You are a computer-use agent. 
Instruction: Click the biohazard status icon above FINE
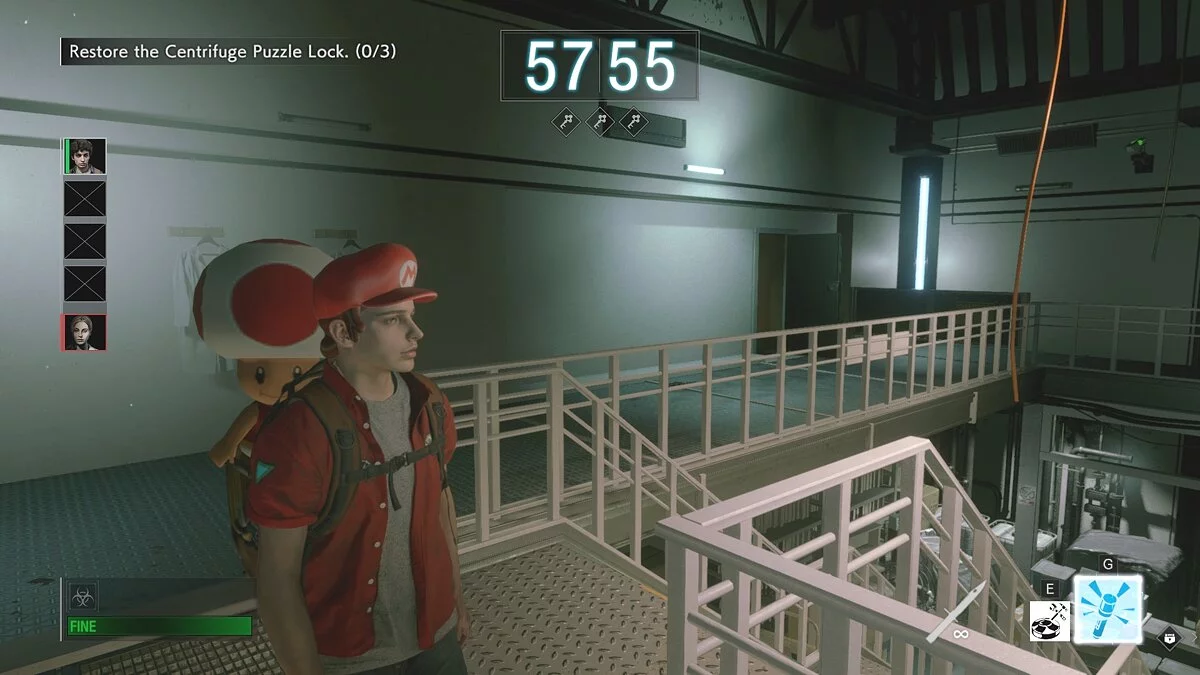coord(82,597)
